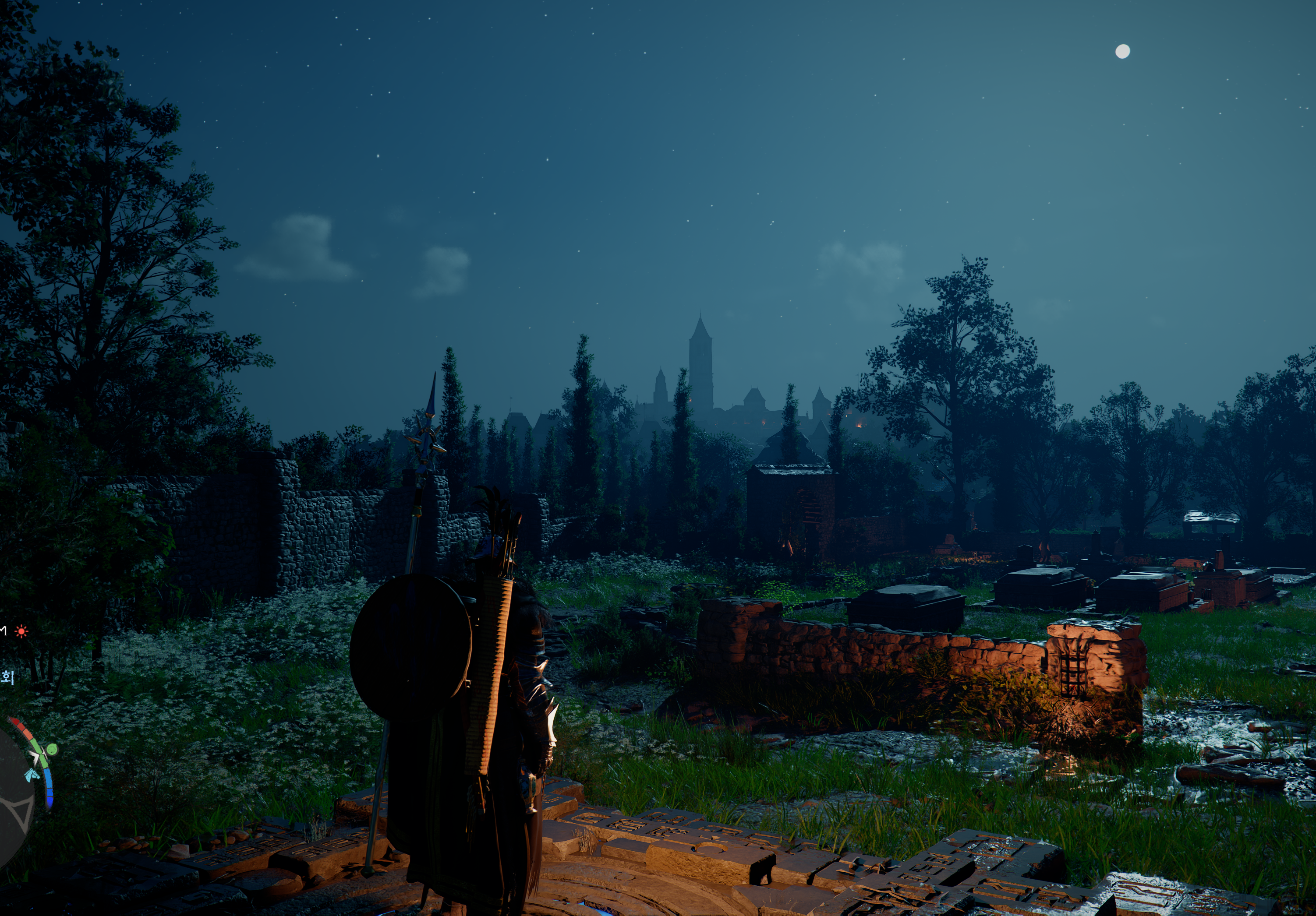The width and height of the screenshot is (1316, 916).
Task: Select the blue horse marker on minimap
Action: (x=31, y=775)
